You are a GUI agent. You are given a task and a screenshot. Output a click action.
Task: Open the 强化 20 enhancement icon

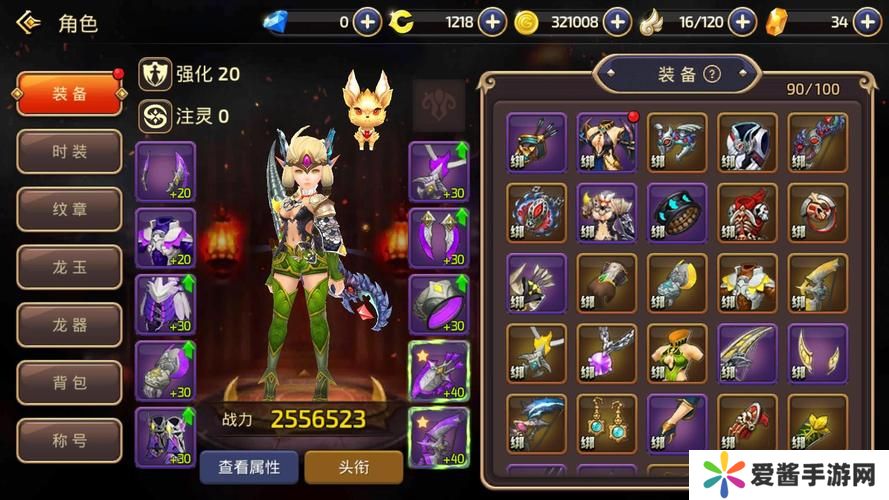point(154,74)
